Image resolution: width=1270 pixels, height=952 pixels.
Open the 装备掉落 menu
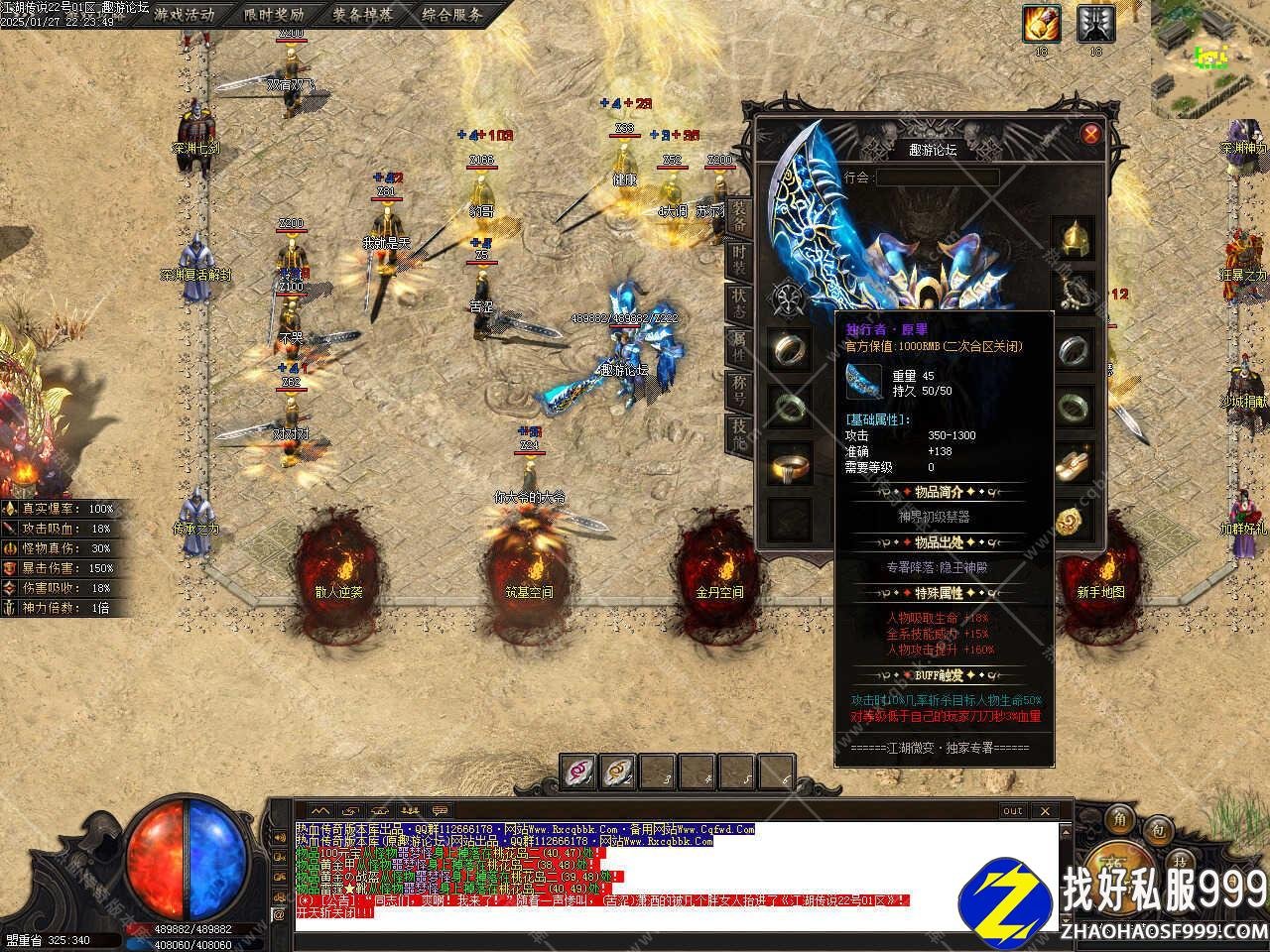pos(362,14)
